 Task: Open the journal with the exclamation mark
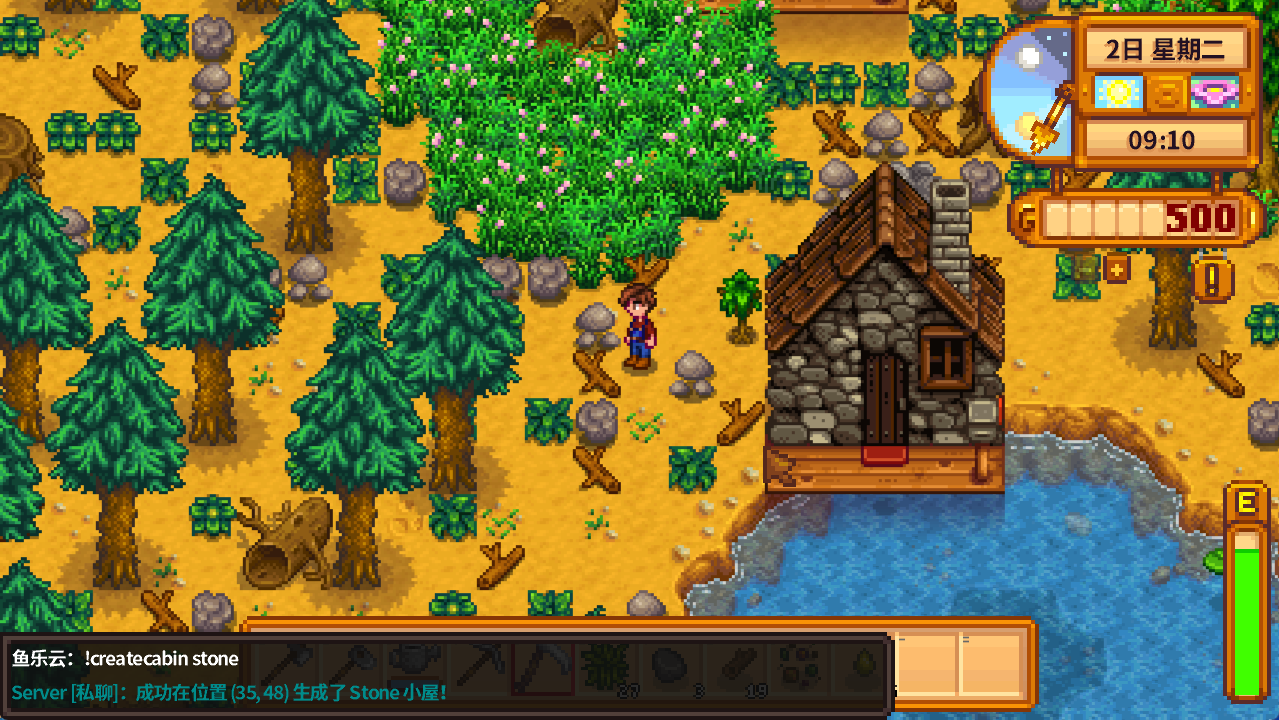click(1213, 280)
